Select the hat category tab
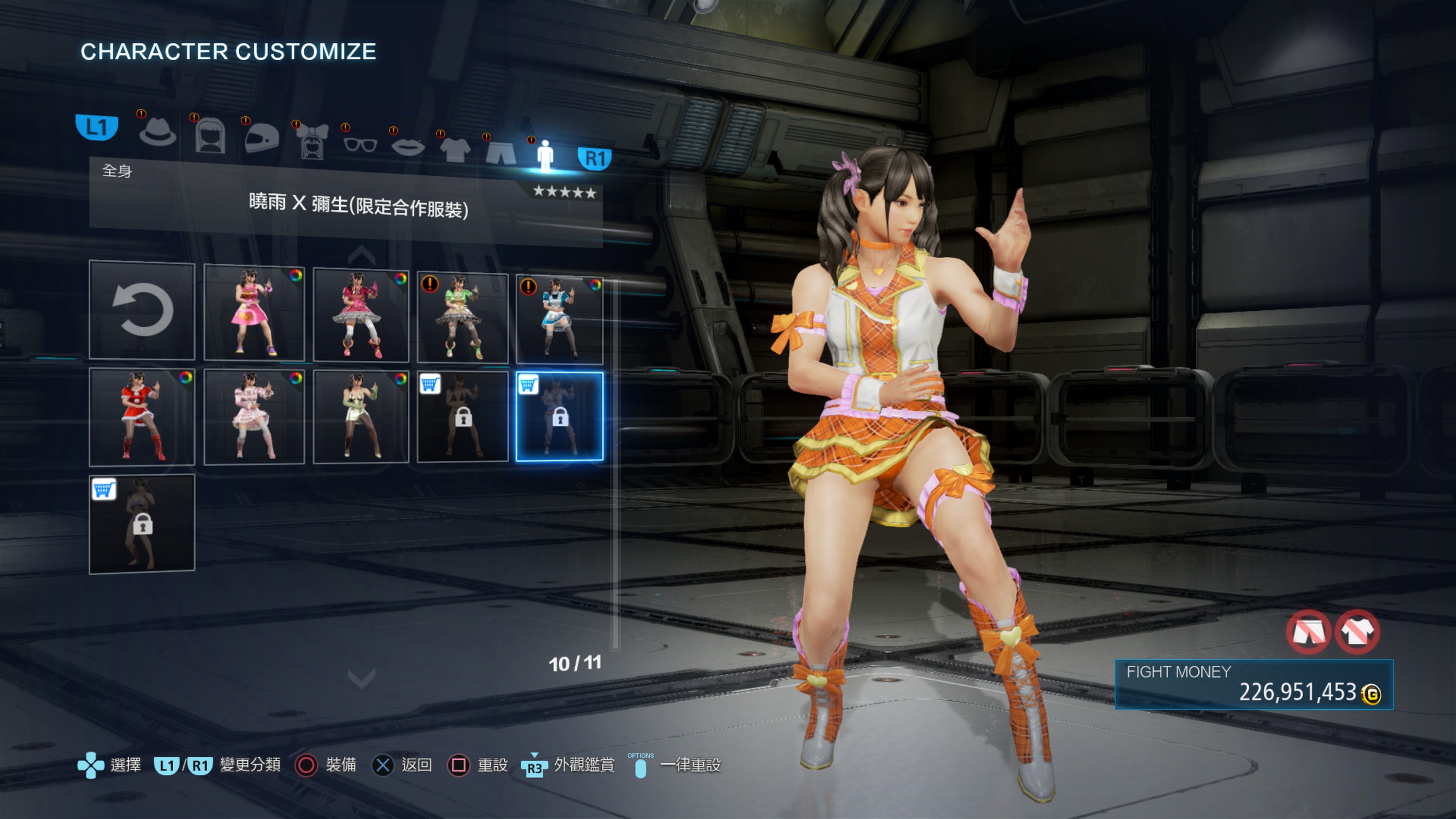 158,134
